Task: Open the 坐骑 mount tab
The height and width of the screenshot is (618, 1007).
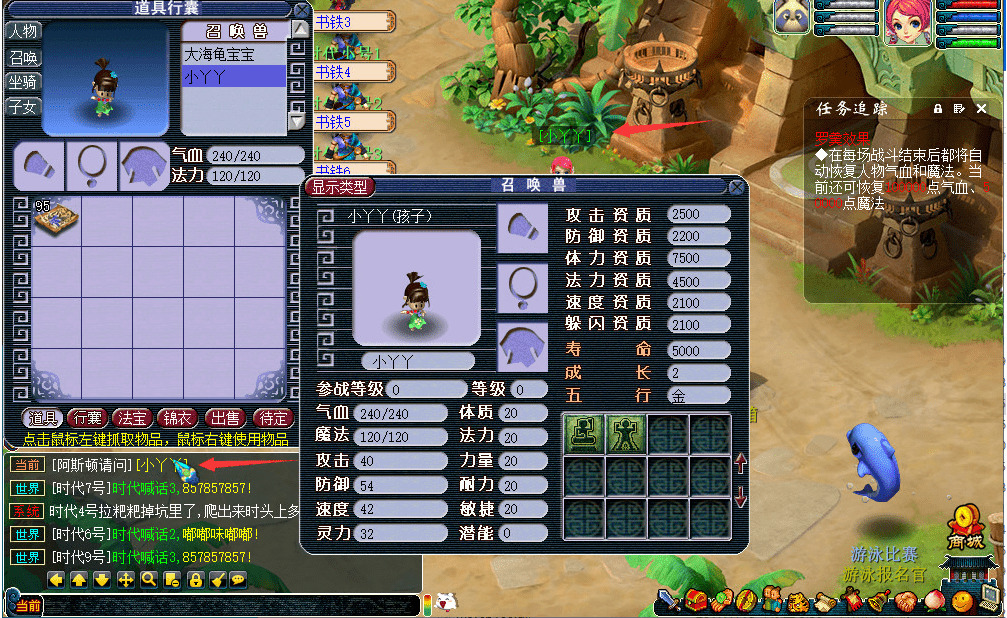Action: point(23,82)
